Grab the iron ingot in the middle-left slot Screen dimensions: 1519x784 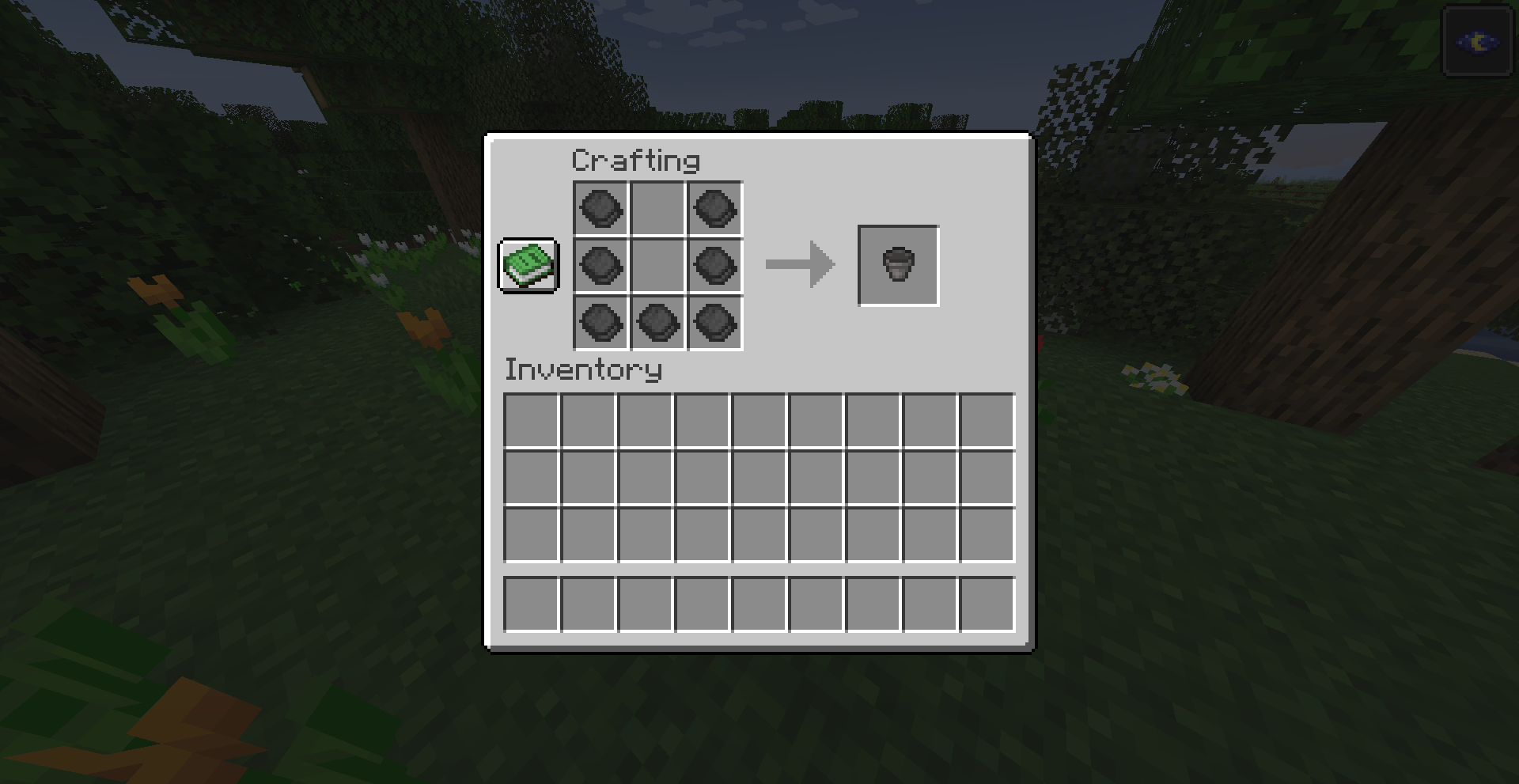(x=600, y=266)
